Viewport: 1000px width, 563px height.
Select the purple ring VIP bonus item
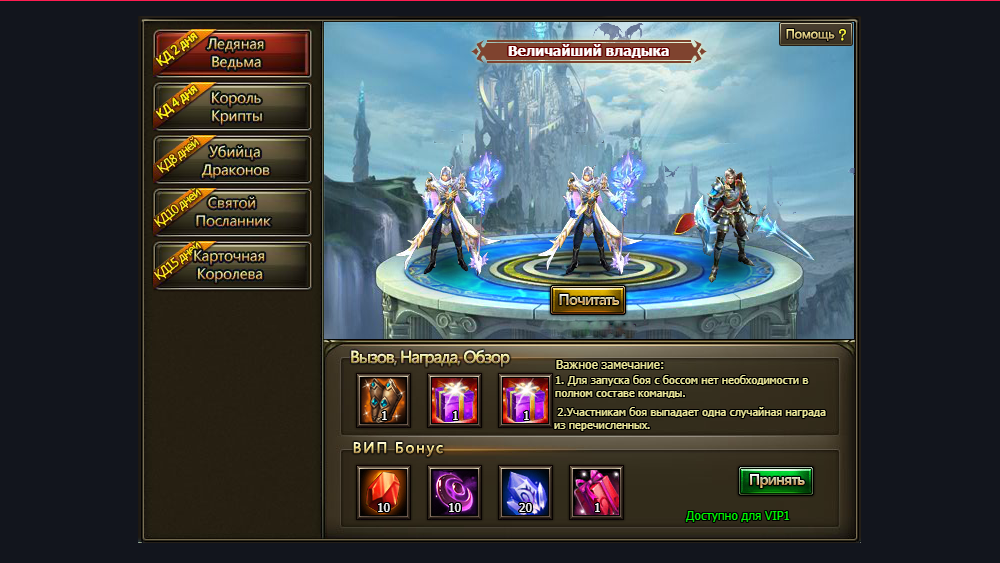(x=454, y=492)
